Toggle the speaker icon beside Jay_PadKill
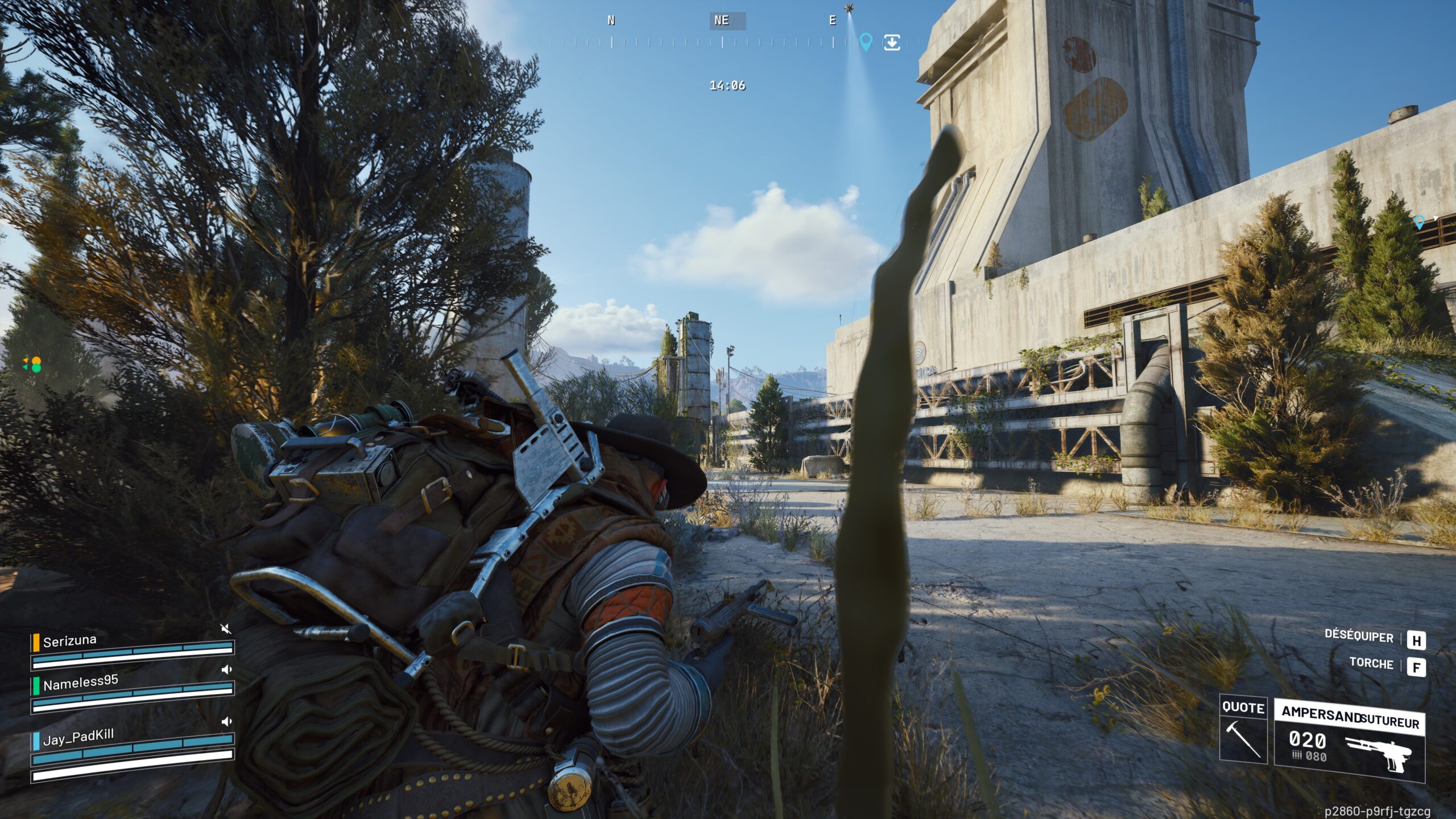The image size is (1456, 819). coord(226,722)
